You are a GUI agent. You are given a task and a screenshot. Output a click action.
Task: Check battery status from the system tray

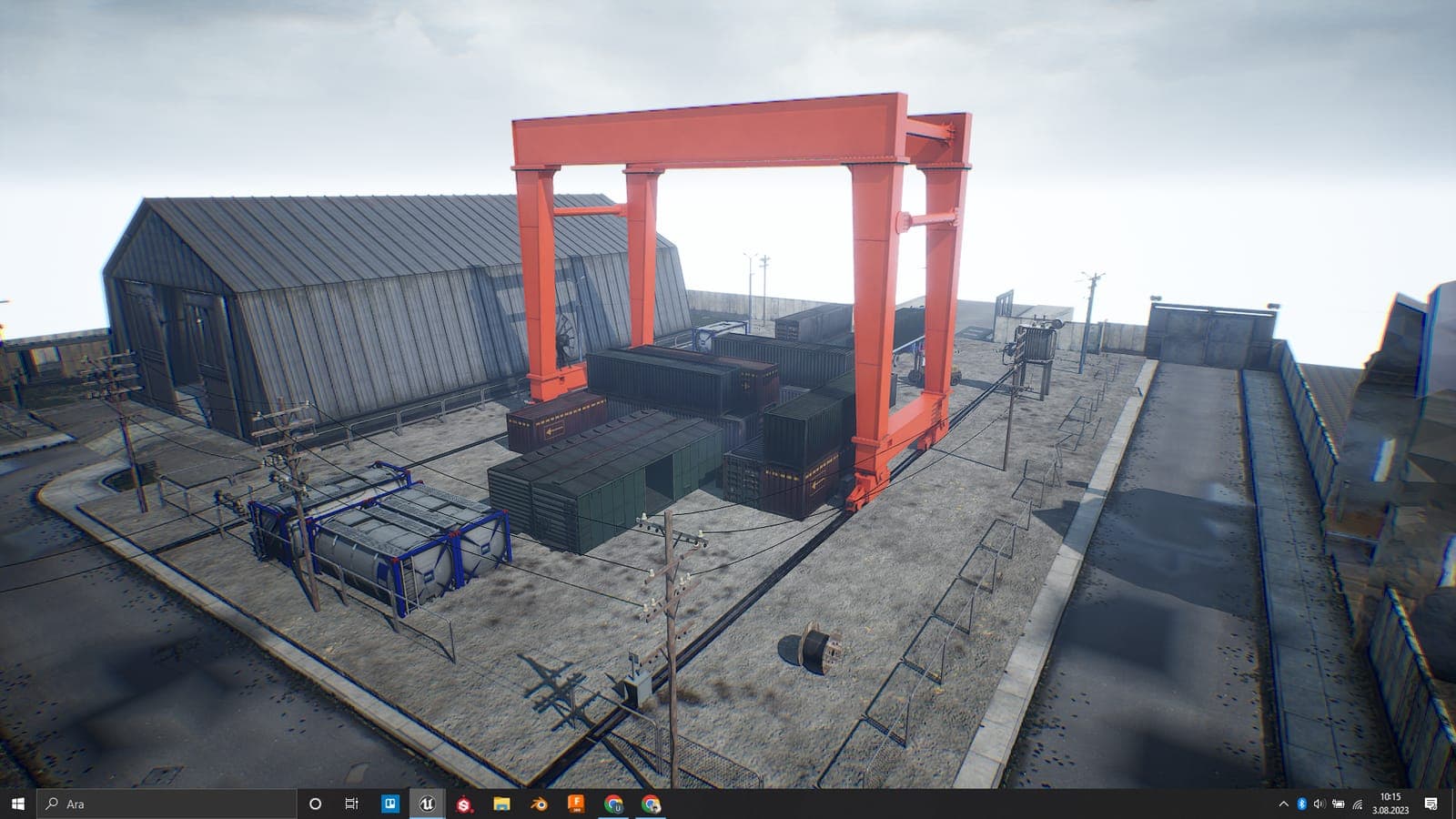click(x=1339, y=804)
